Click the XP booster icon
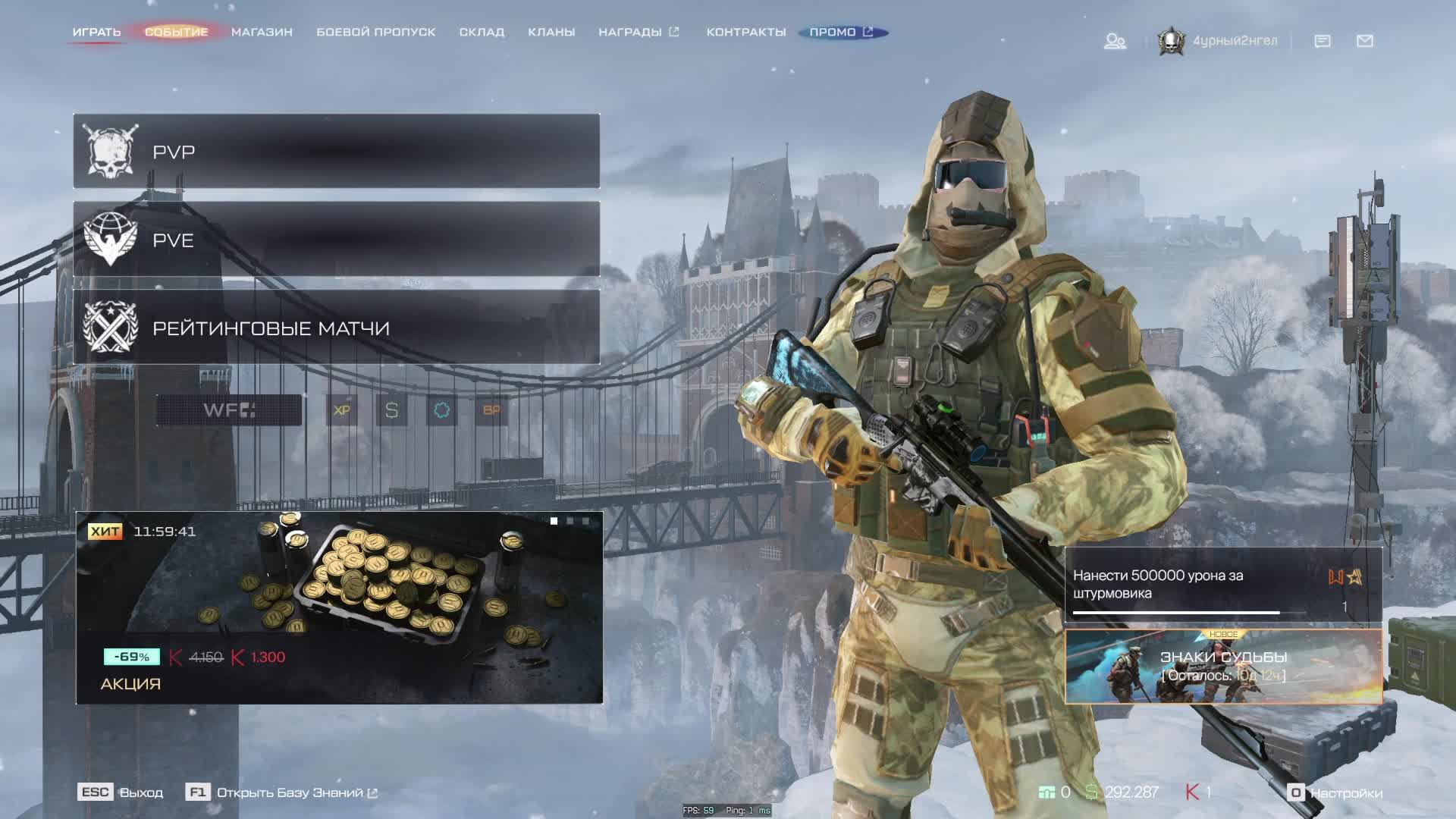Viewport: 1456px width, 819px height. 342,410
